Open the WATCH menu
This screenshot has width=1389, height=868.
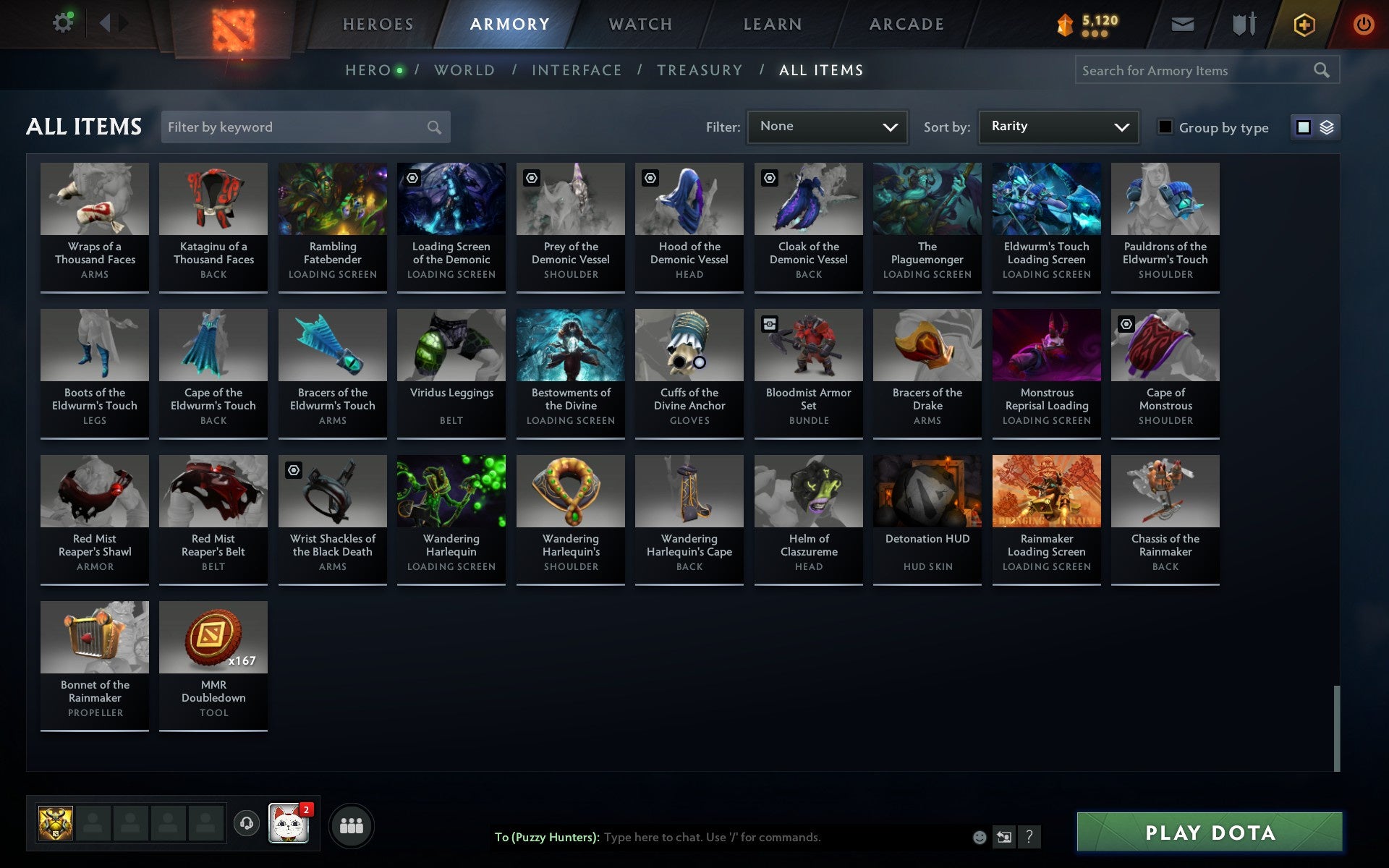point(640,23)
